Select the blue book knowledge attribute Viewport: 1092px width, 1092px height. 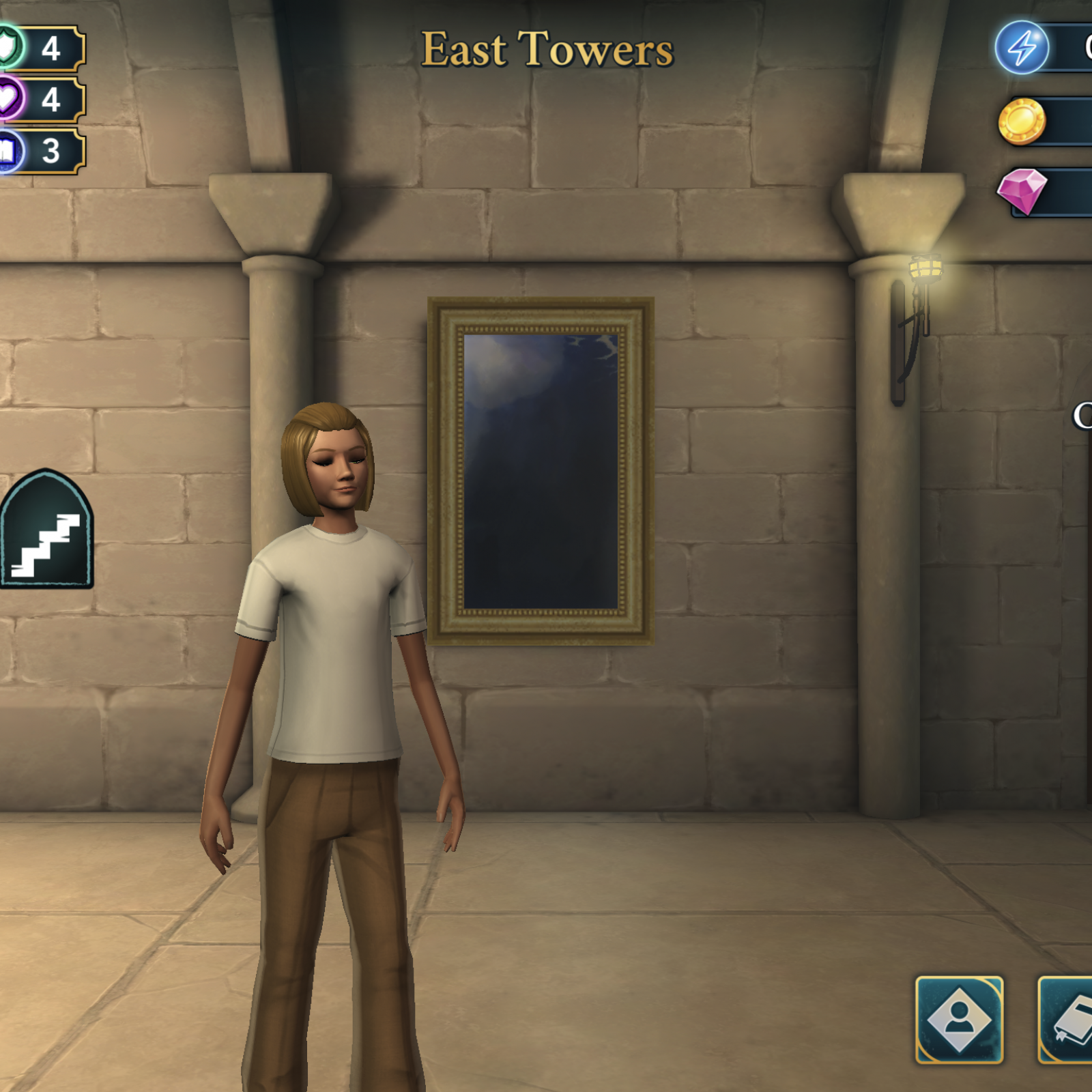pos(10,151)
